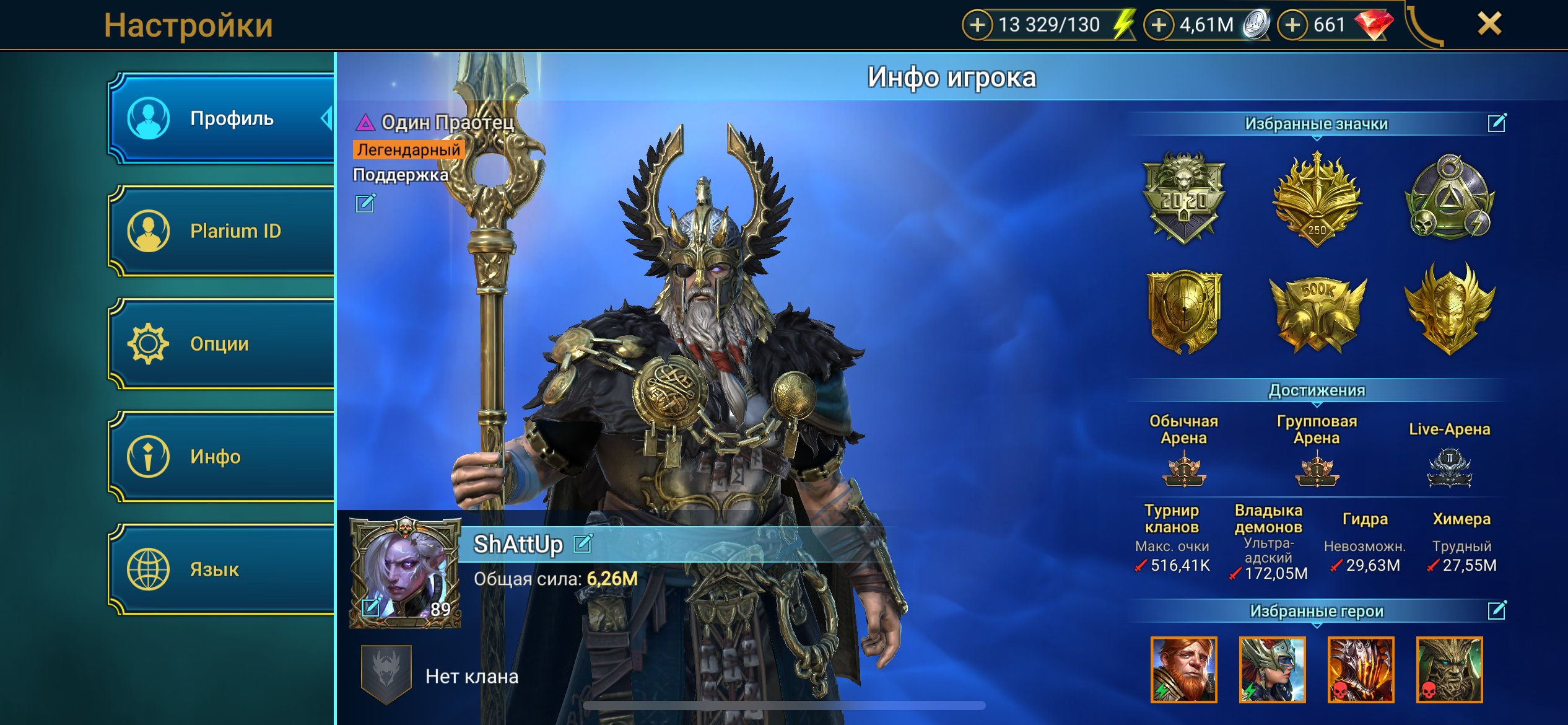Close the settings window with the X

click(1489, 25)
